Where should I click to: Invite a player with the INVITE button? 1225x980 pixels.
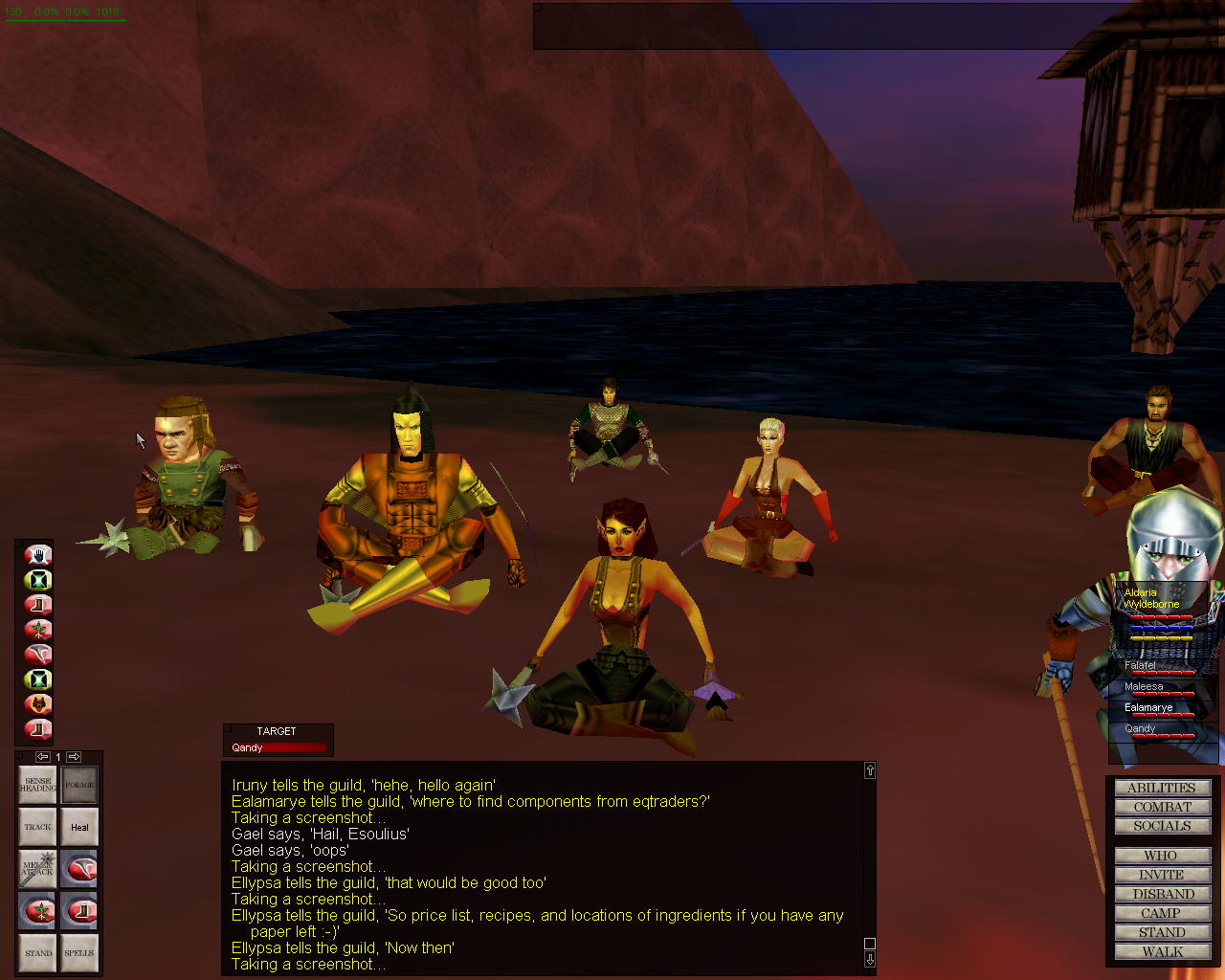[1162, 875]
